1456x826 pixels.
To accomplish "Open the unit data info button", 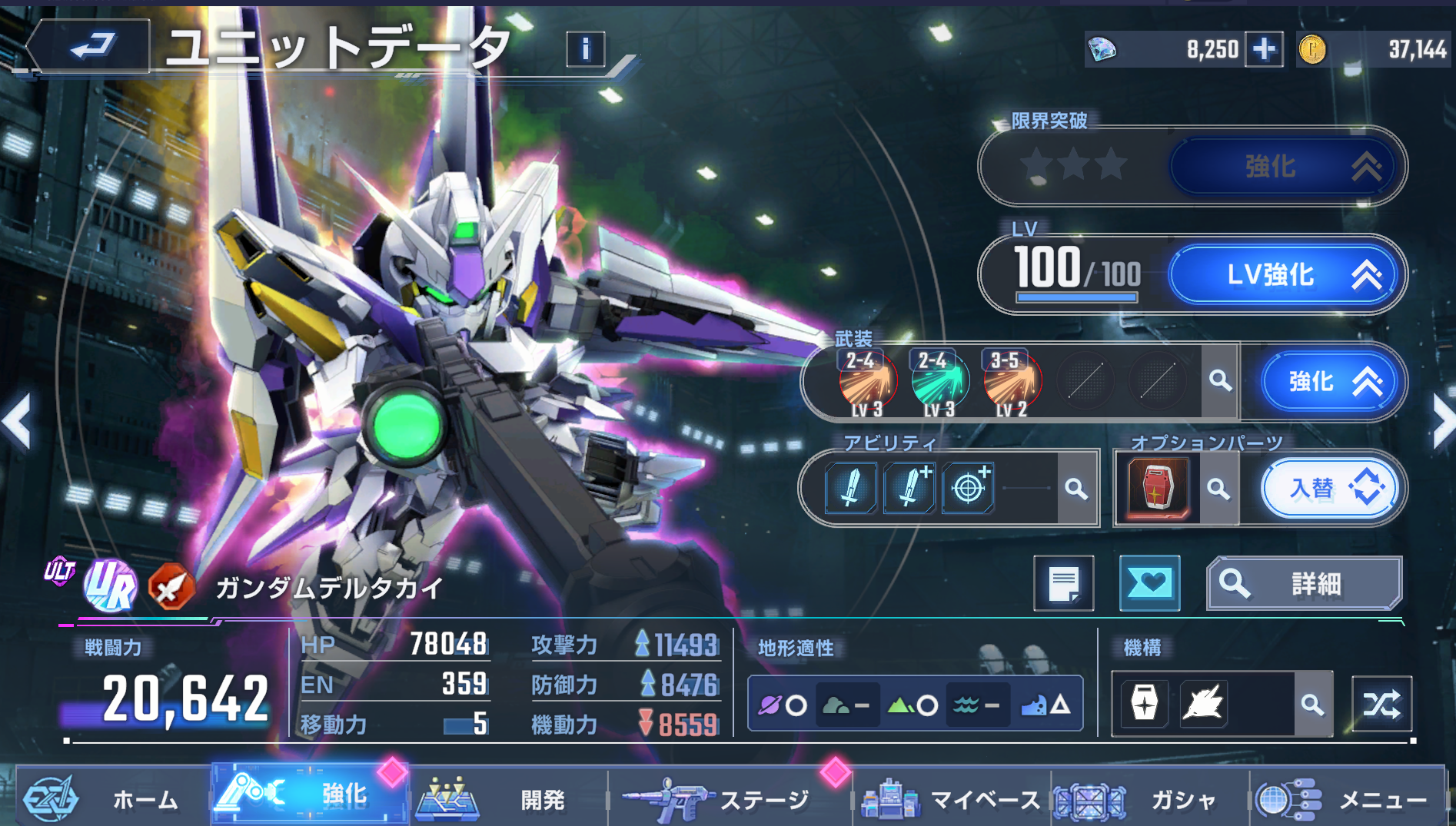I will pyautogui.click(x=585, y=50).
